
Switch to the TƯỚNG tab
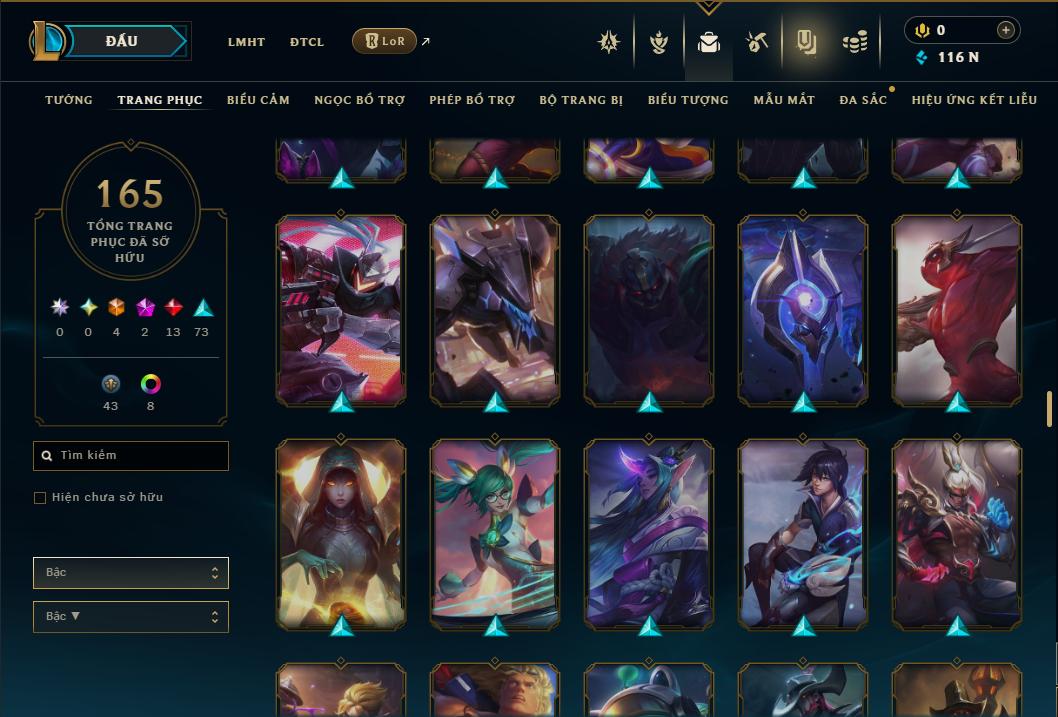pos(69,100)
